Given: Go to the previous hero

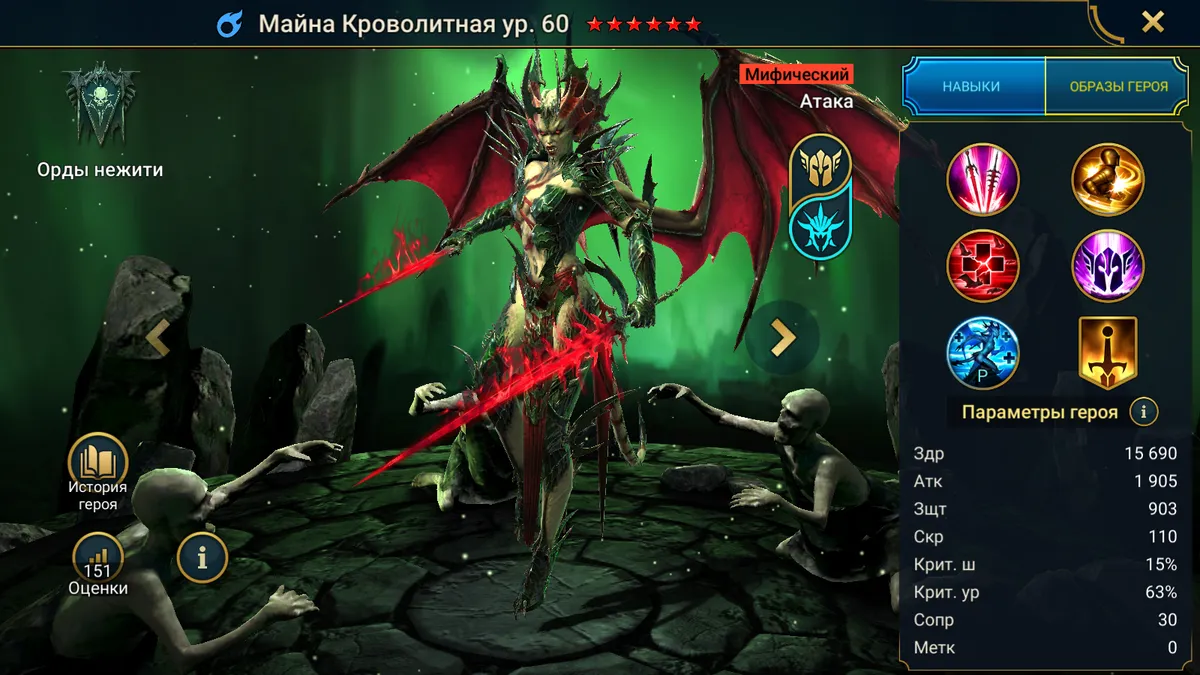Looking at the screenshot, I should (x=158, y=338).
